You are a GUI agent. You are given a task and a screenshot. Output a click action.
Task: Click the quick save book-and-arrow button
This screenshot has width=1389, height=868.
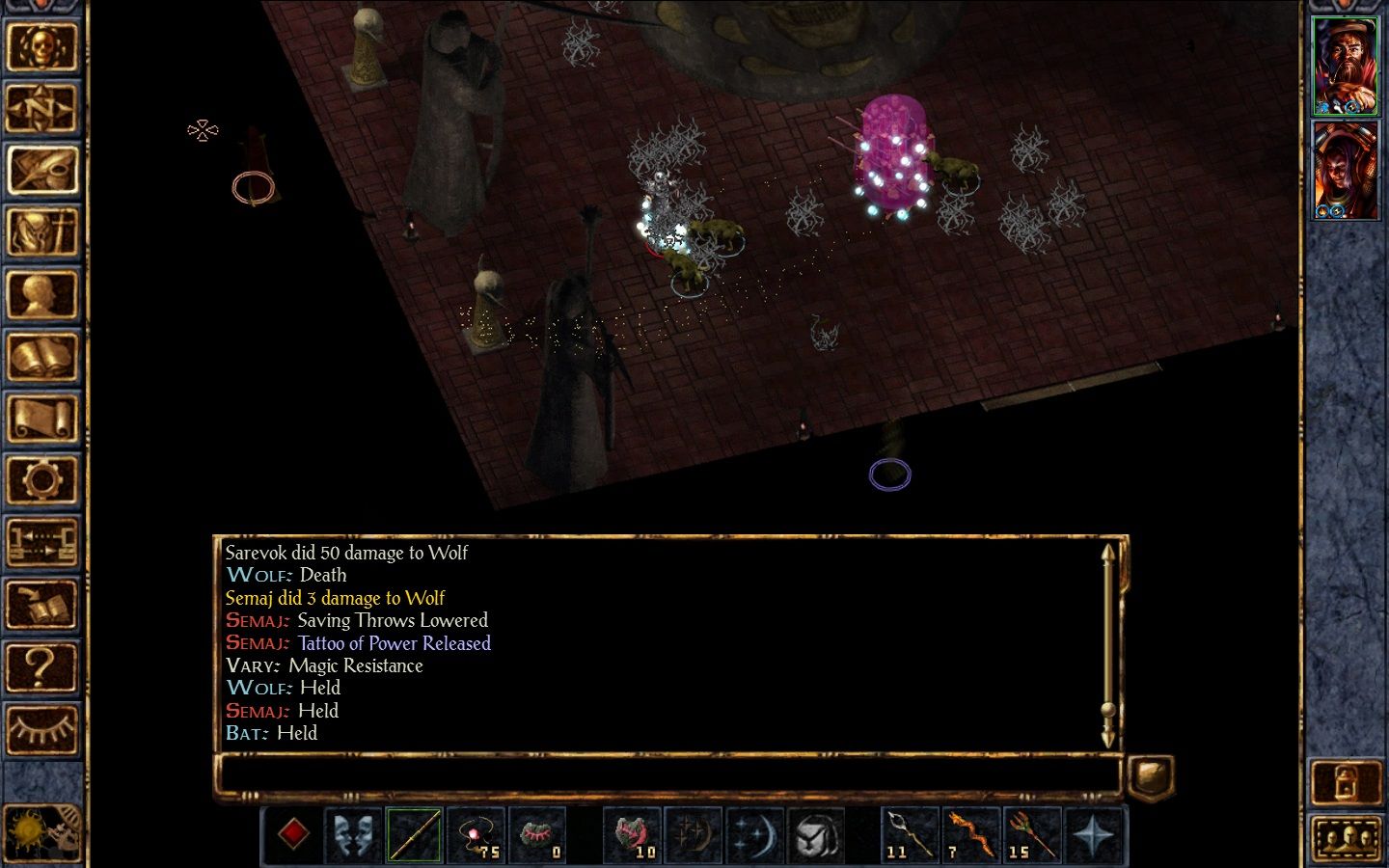(x=41, y=606)
